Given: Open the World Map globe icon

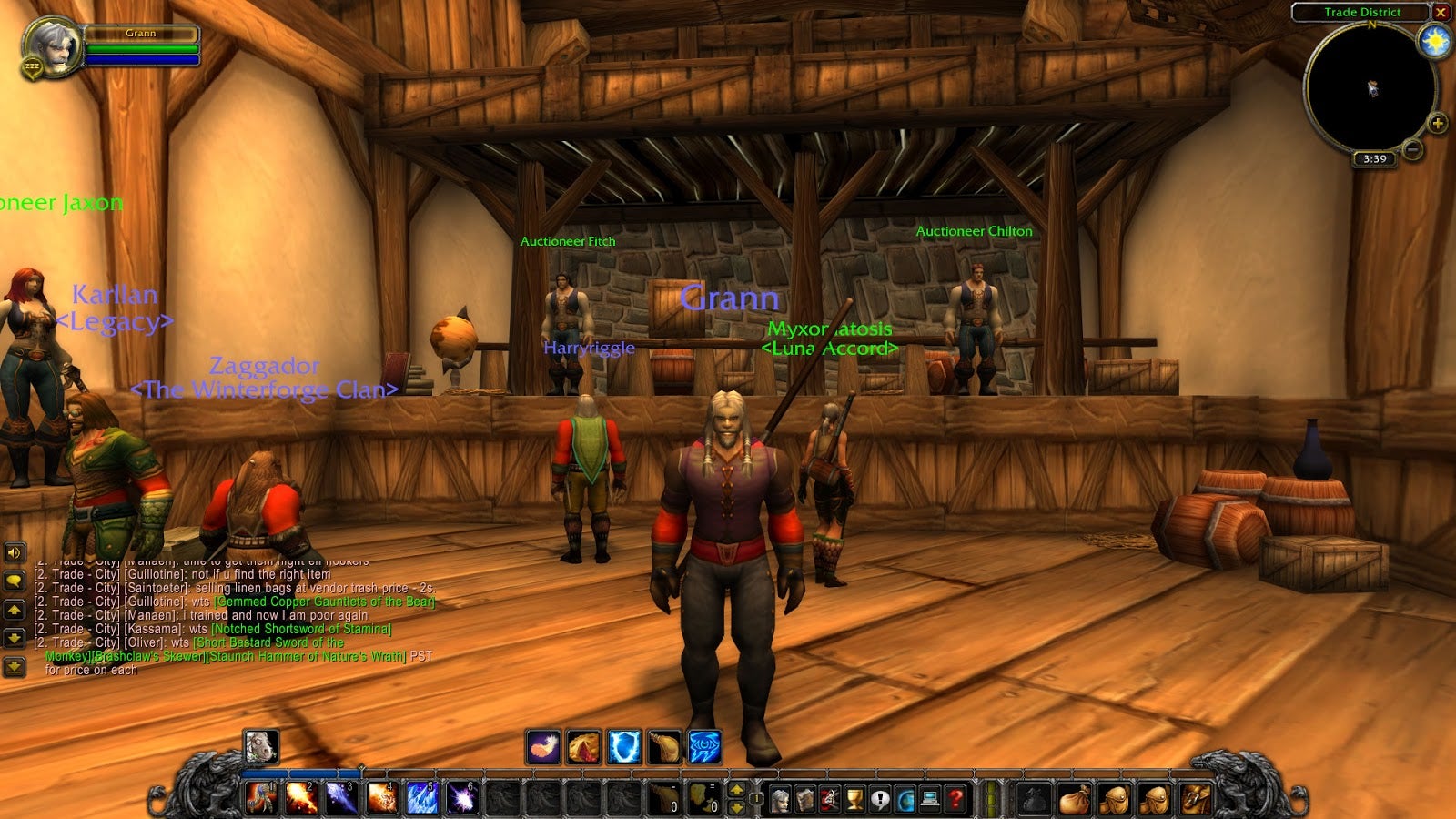Looking at the screenshot, I should point(906,799).
